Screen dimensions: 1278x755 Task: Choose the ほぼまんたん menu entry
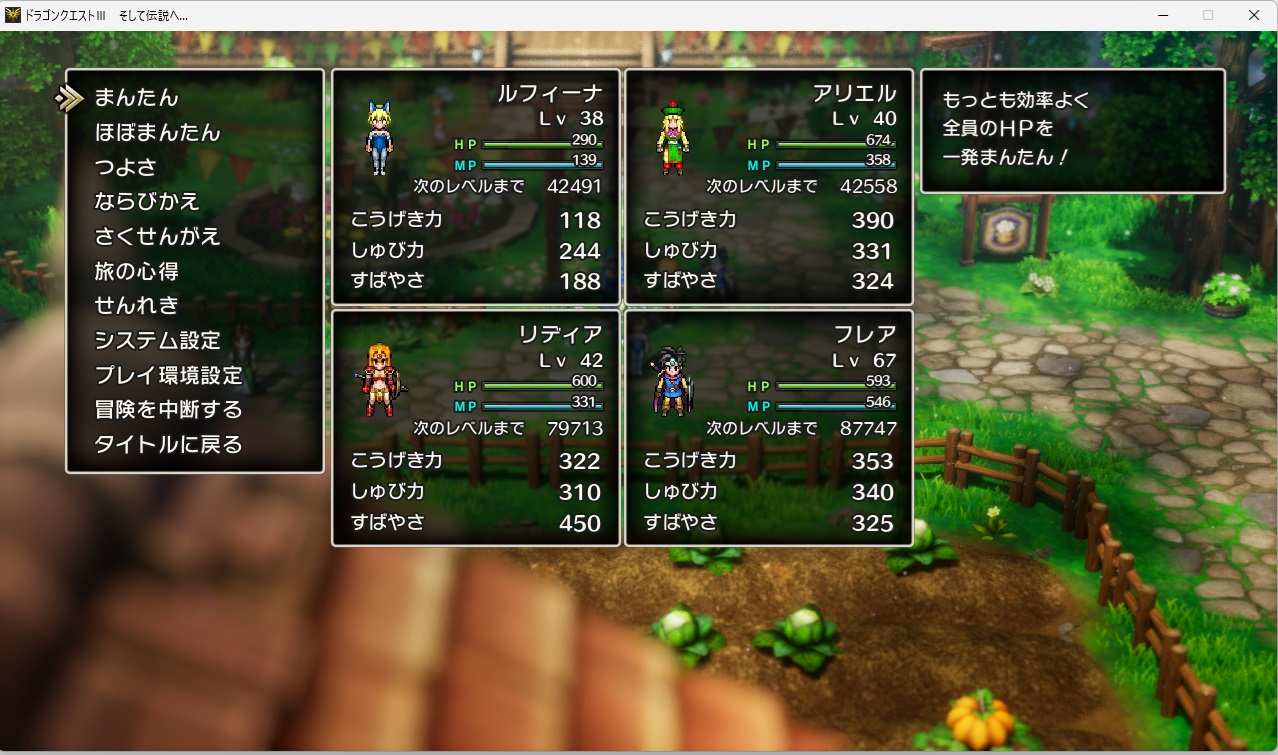(157, 133)
